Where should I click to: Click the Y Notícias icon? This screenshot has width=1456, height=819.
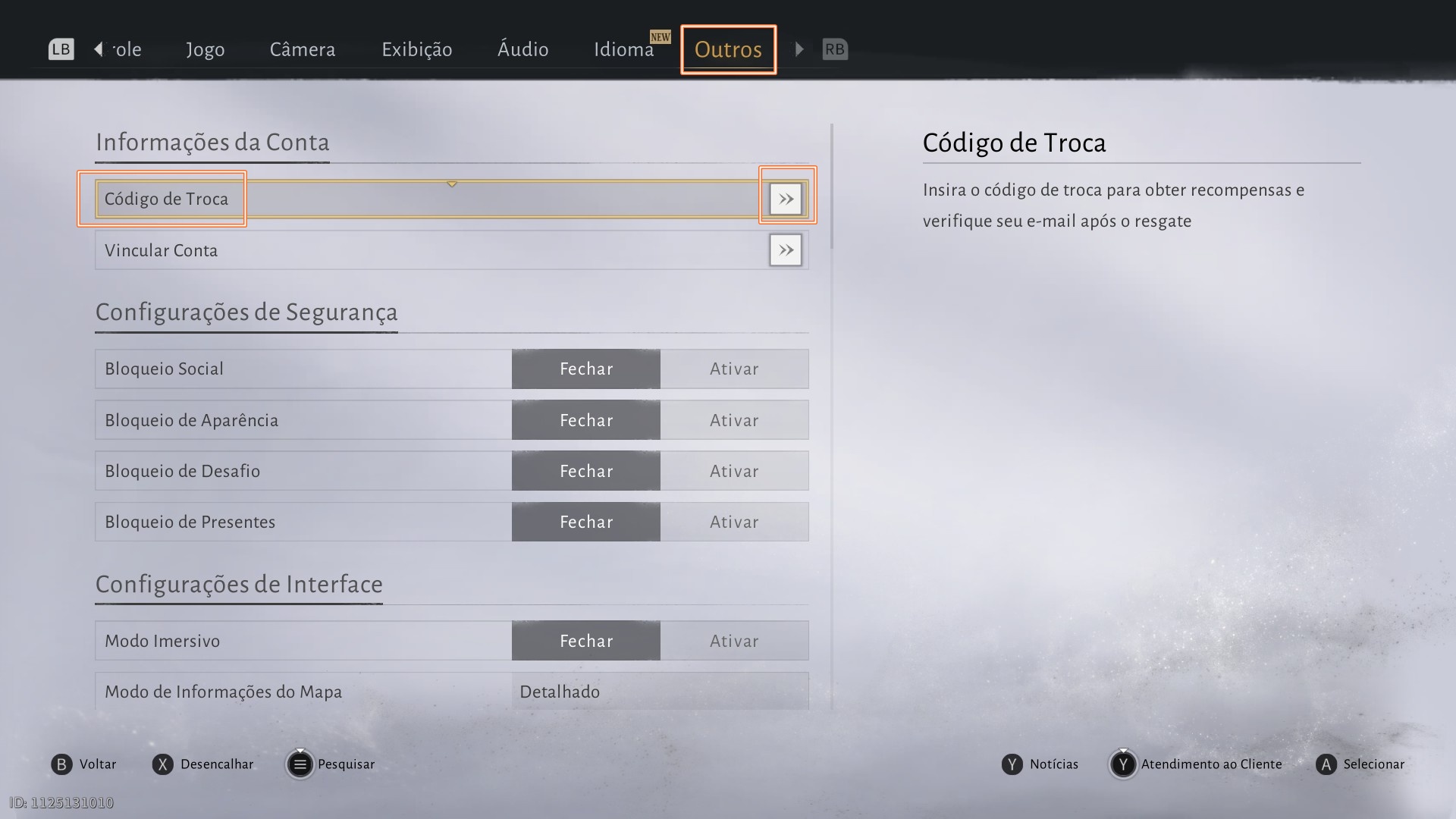click(1011, 764)
